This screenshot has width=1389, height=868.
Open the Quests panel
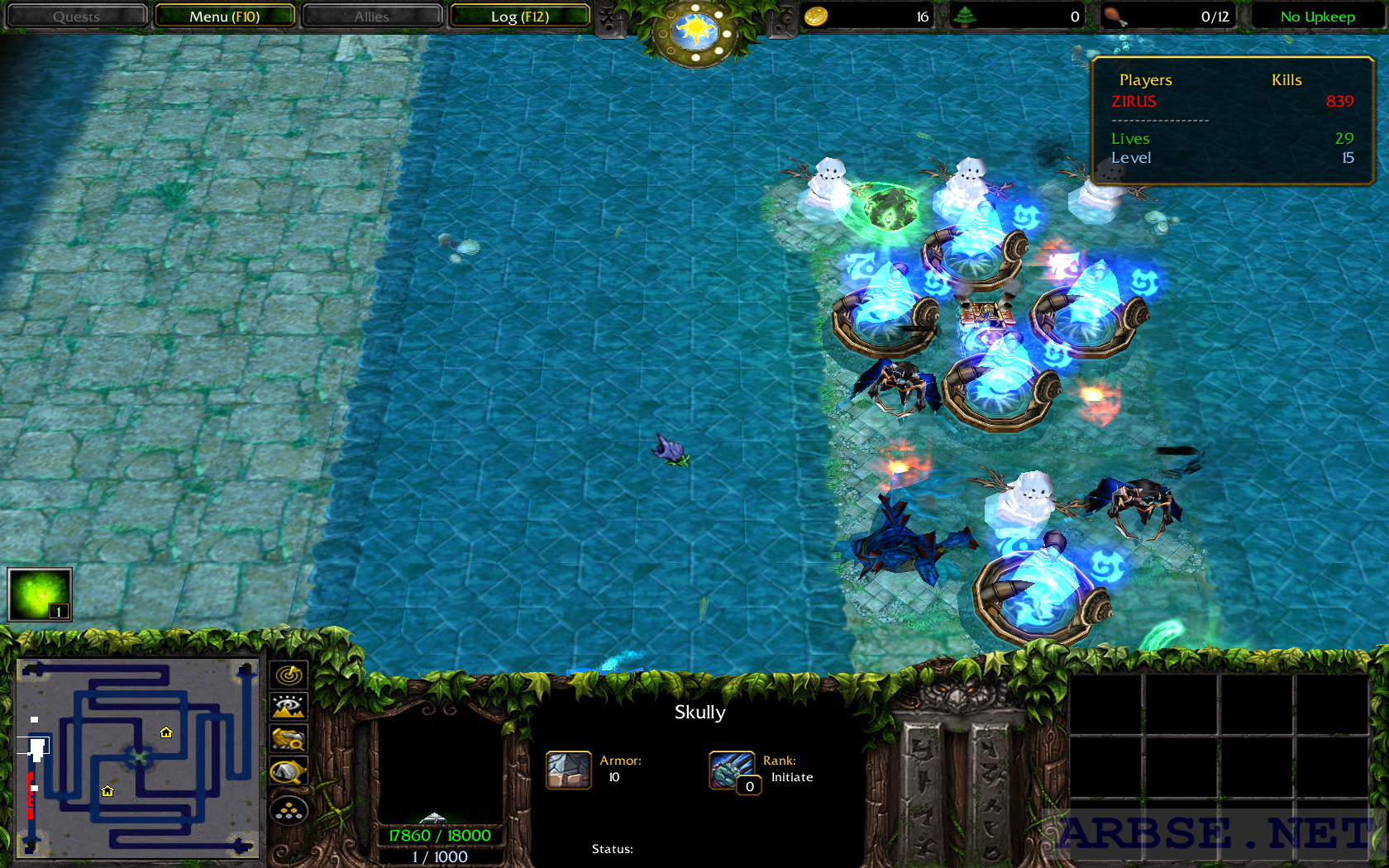[x=76, y=15]
